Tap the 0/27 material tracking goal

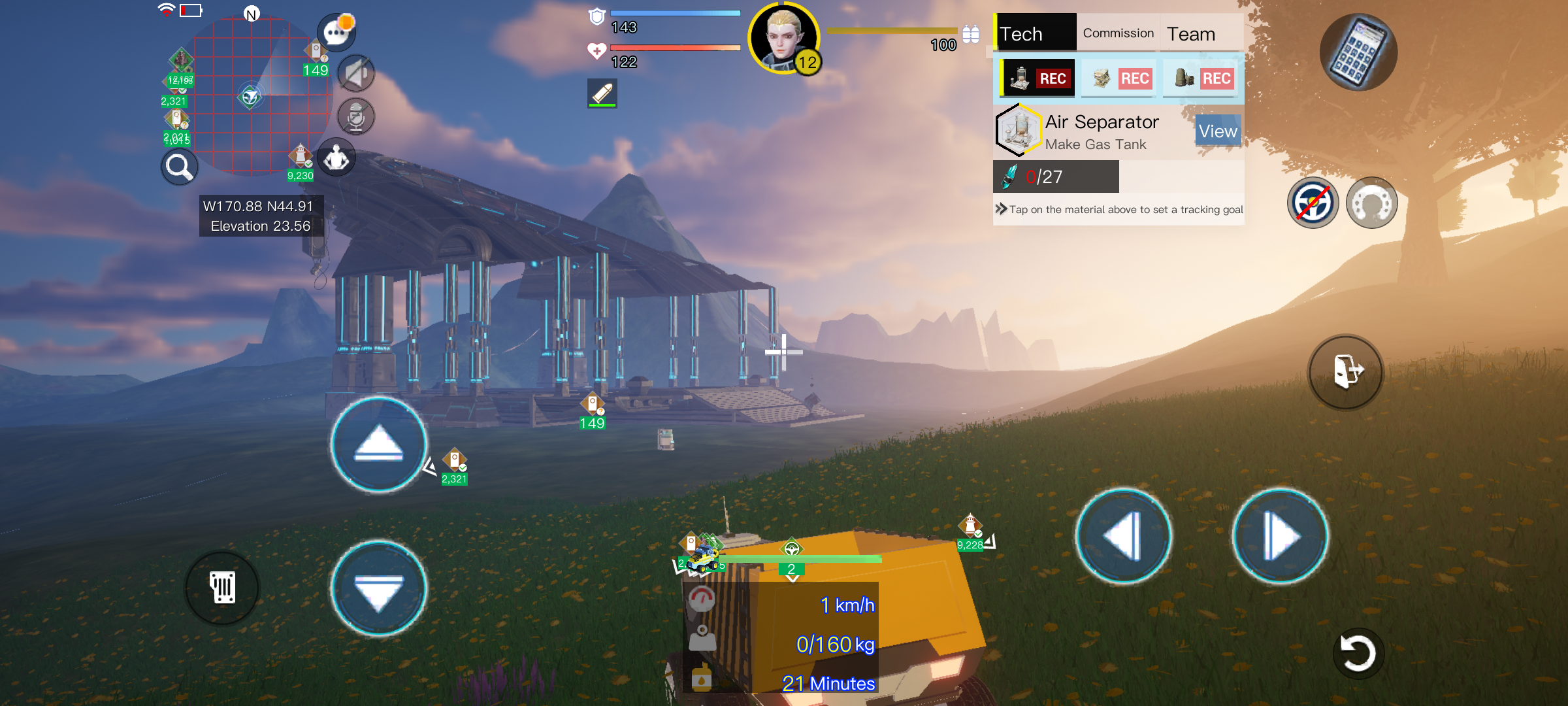[x=1056, y=176]
